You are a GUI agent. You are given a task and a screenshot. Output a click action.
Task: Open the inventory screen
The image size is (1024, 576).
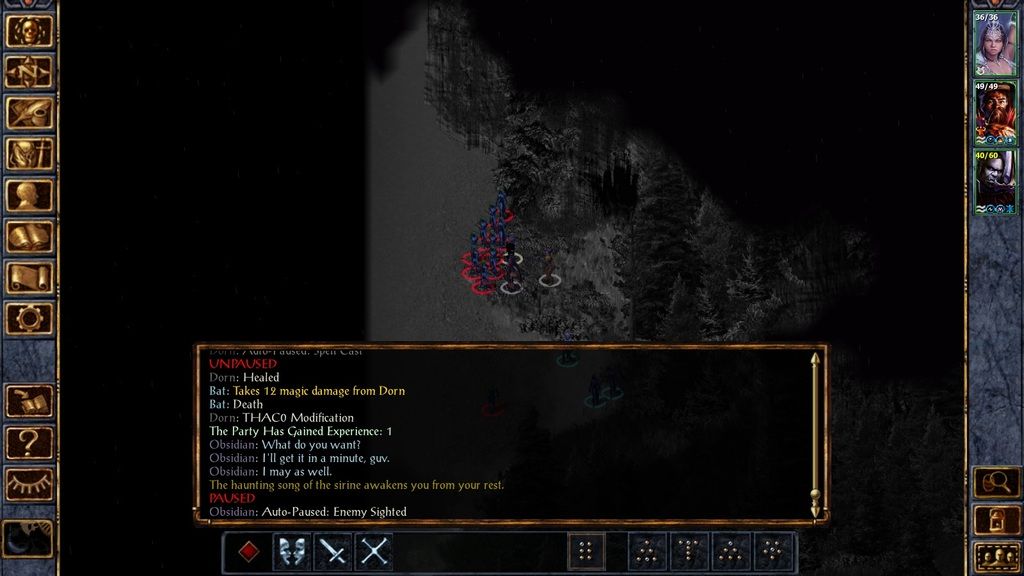(29, 153)
